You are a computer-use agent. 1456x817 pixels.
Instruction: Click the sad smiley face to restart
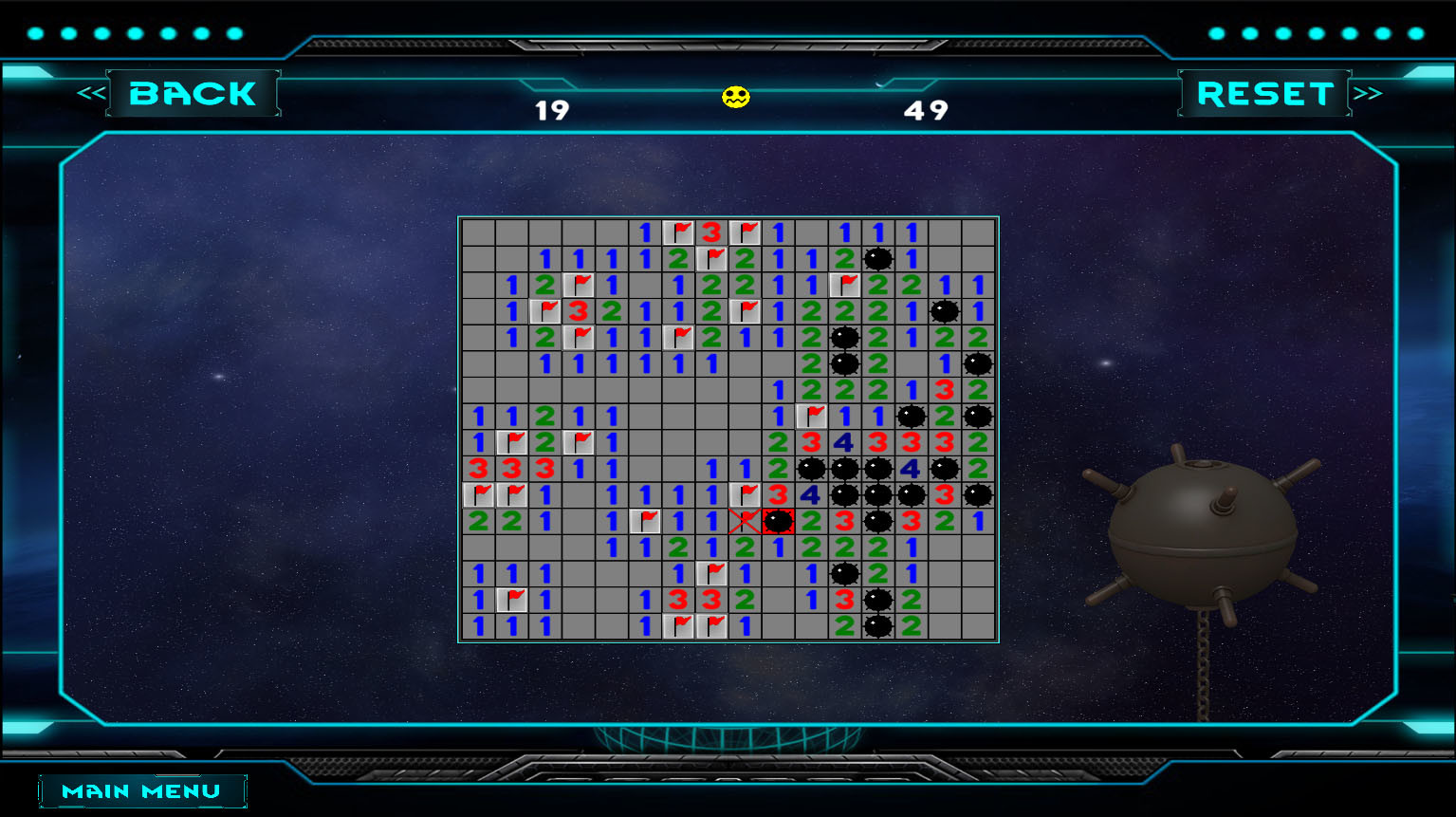coord(736,98)
